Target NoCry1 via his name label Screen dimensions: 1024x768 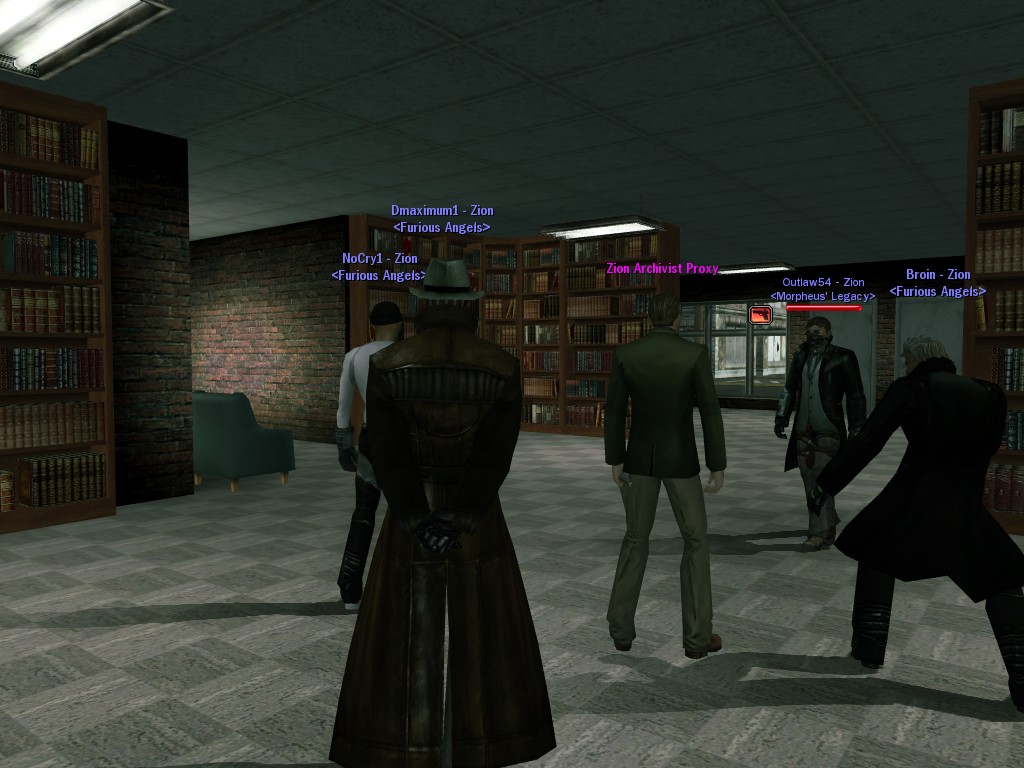pyautogui.click(x=379, y=258)
